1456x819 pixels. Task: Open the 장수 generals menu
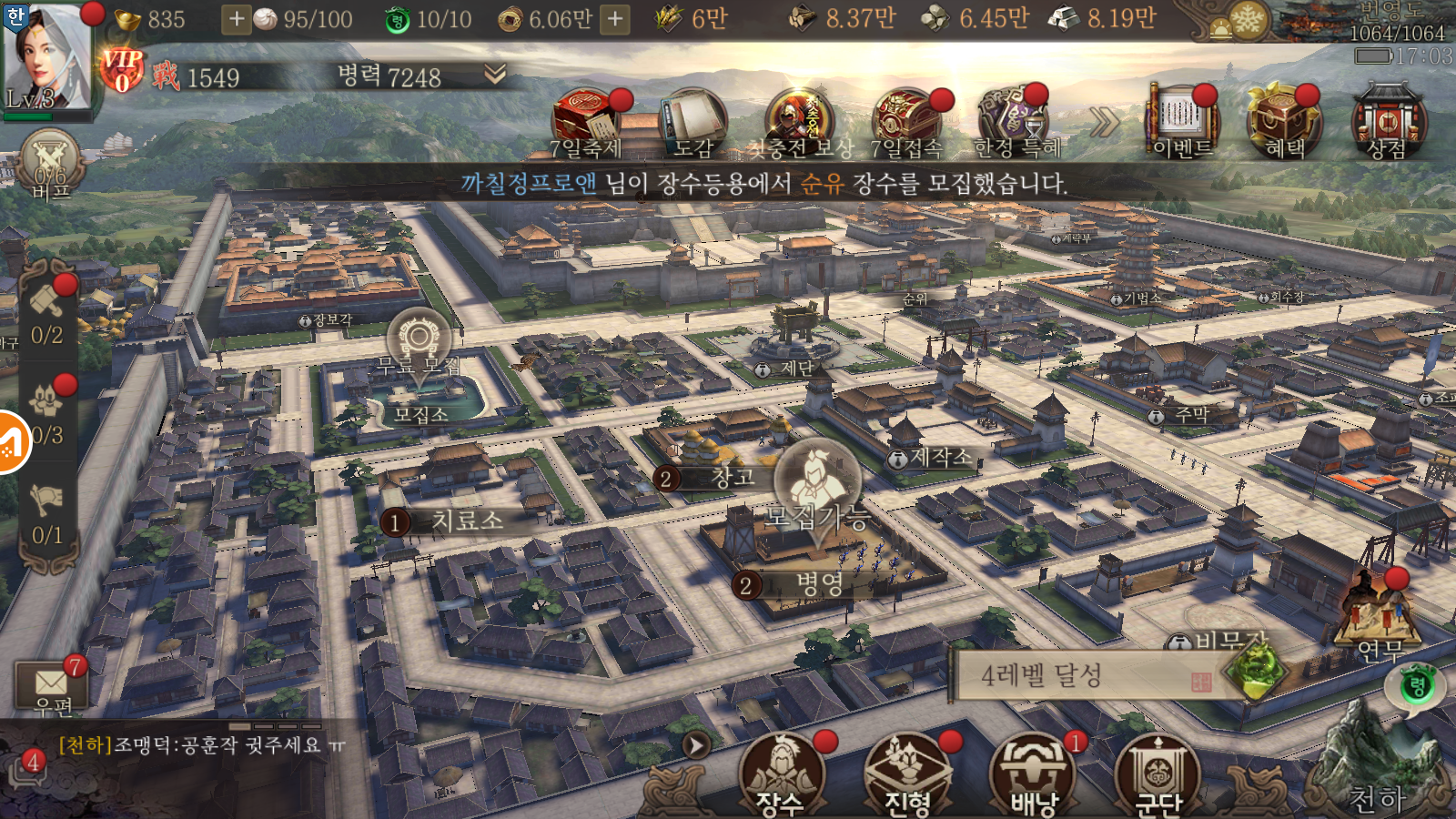coord(781,775)
